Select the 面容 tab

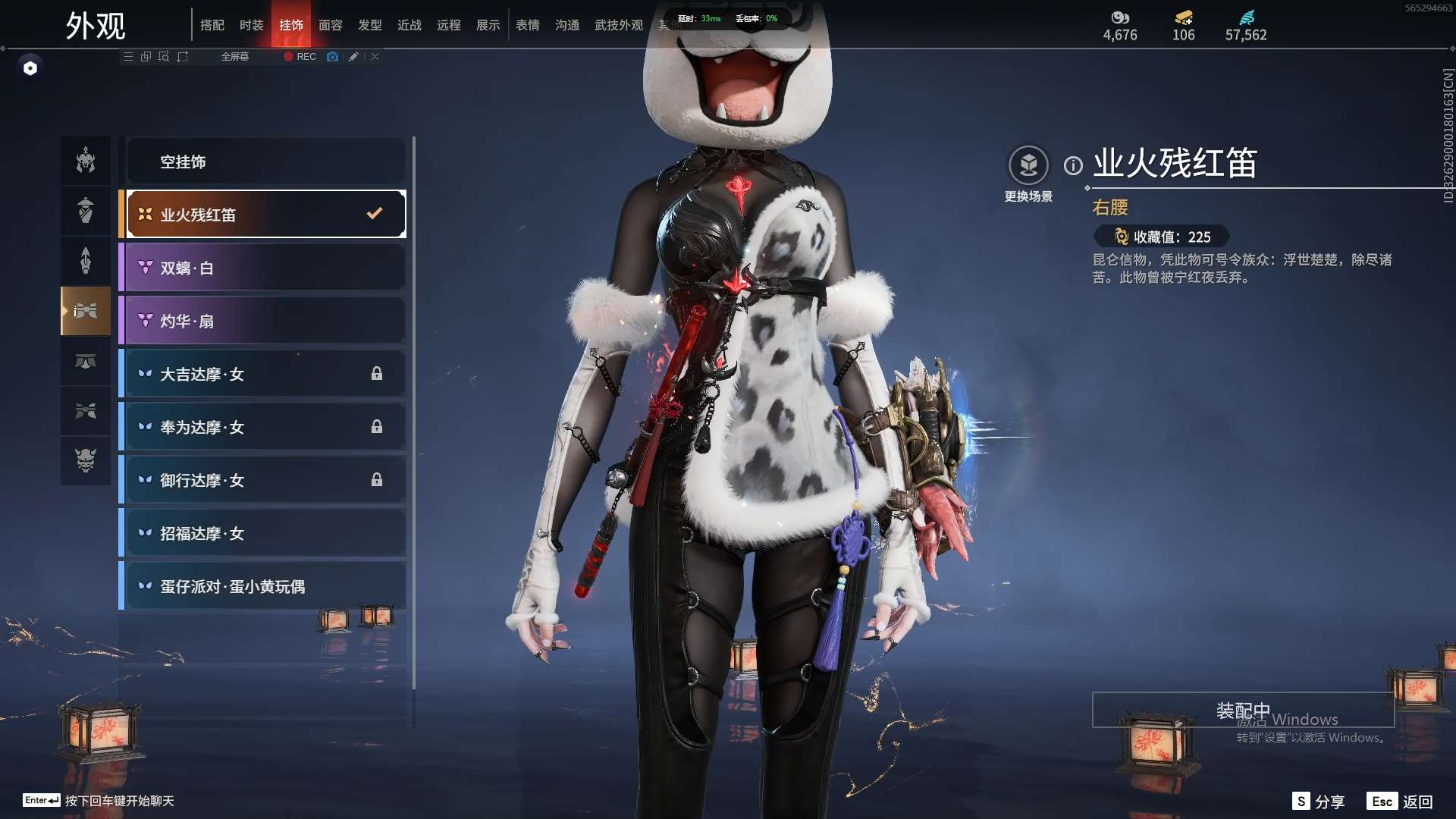pyautogui.click(x=330, y=25)
